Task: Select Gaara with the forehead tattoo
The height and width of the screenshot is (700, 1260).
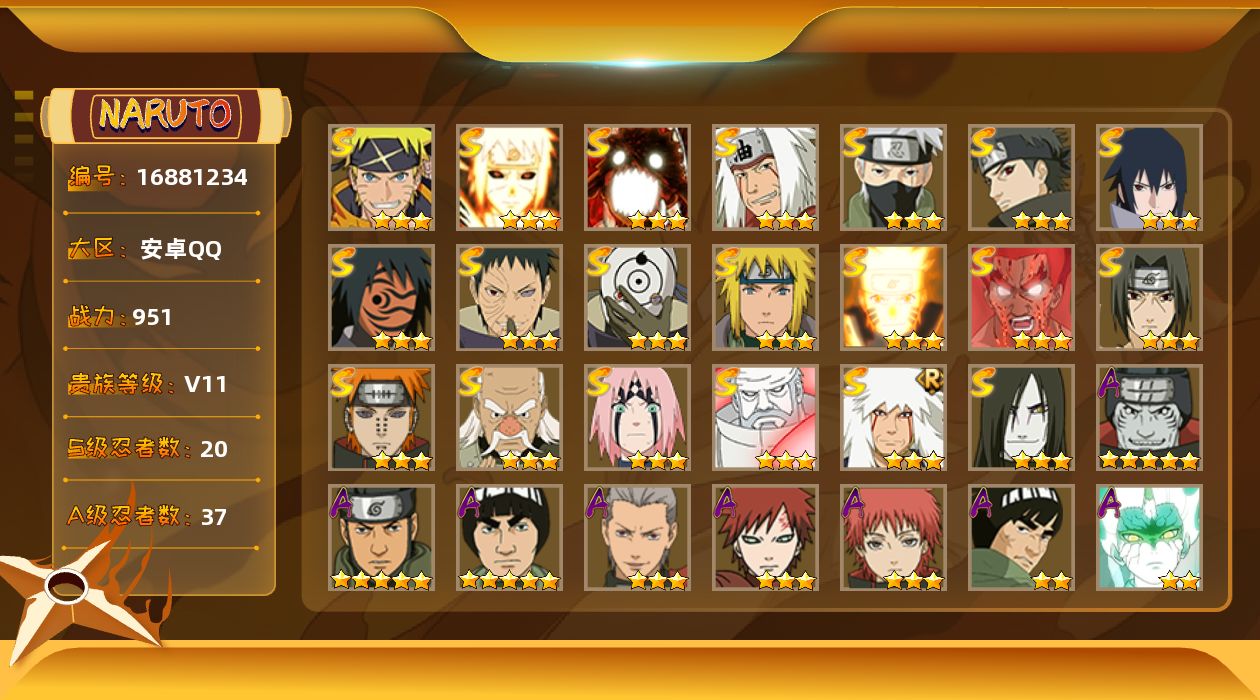Action: point(765,538)
